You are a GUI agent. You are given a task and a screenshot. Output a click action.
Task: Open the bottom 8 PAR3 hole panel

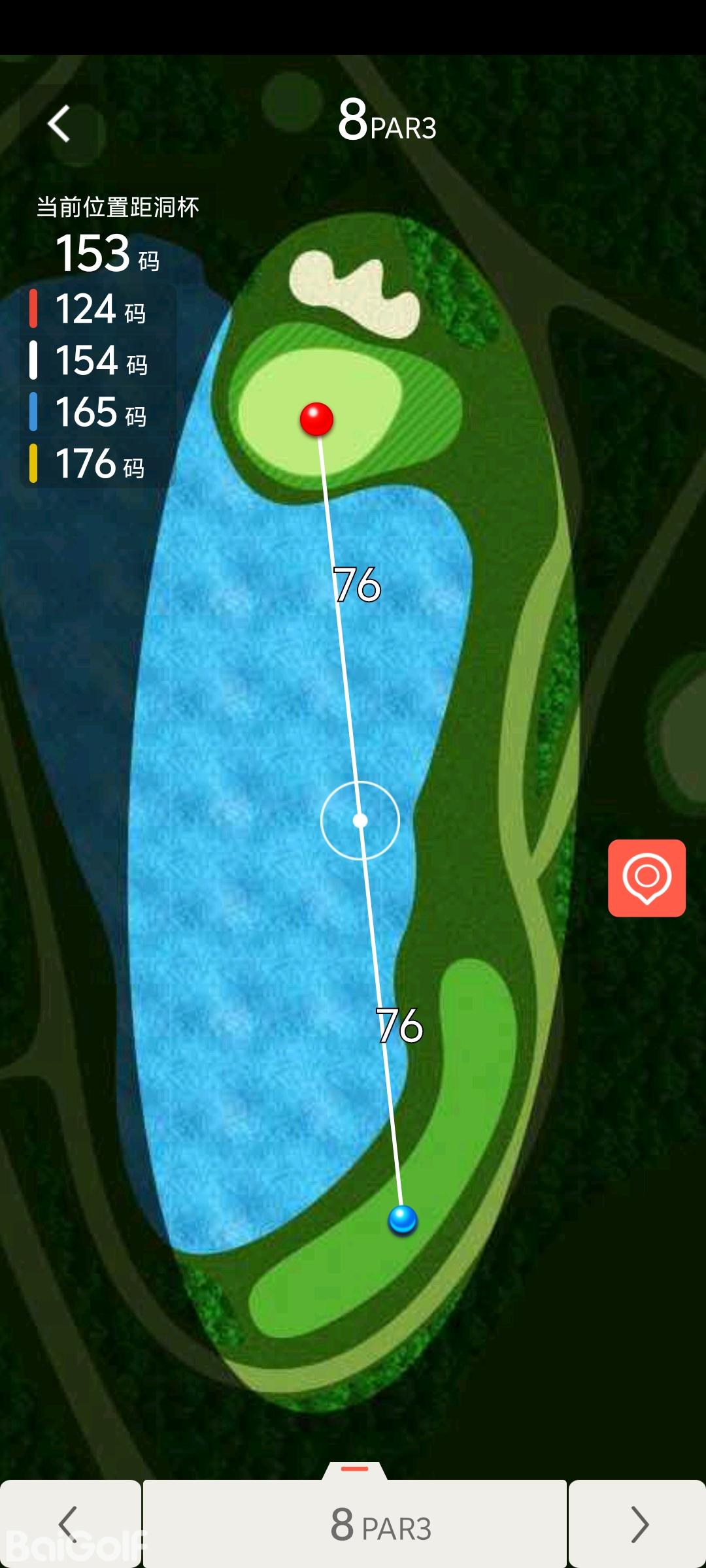tap(355, 1524)
